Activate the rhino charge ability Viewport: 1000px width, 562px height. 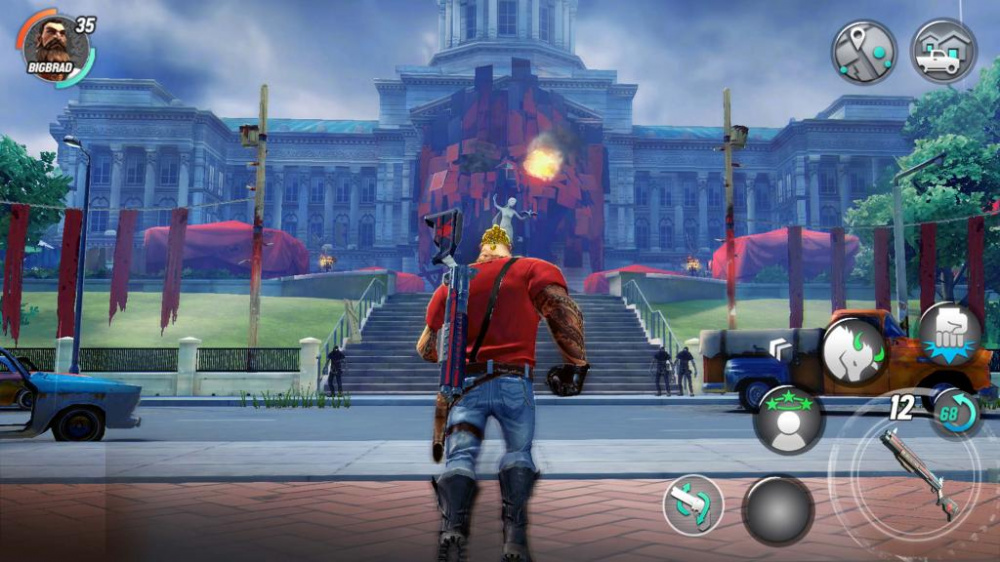853,351
